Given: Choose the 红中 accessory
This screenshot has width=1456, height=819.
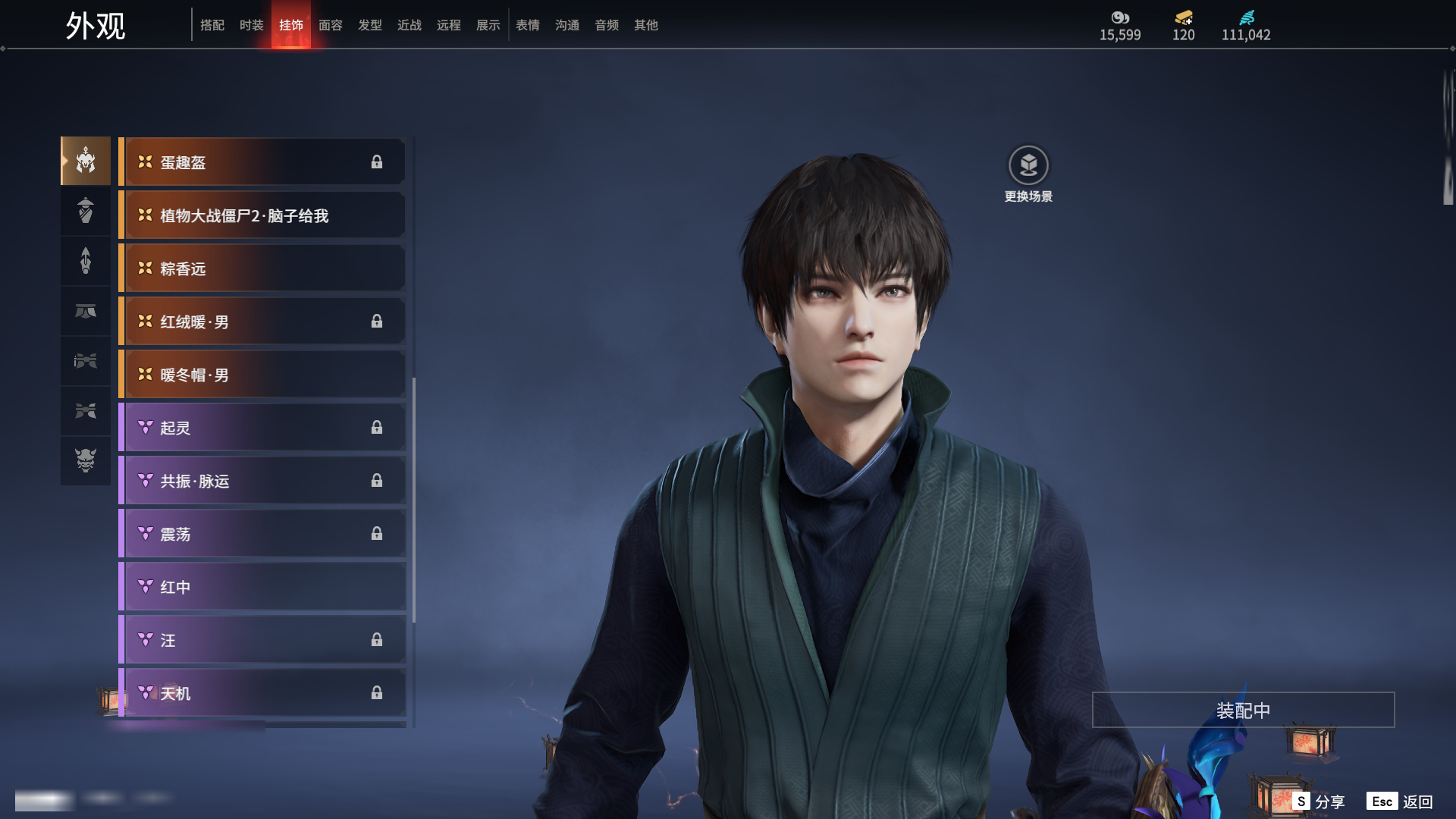Looking at the screenshot, I should point(262,587).
